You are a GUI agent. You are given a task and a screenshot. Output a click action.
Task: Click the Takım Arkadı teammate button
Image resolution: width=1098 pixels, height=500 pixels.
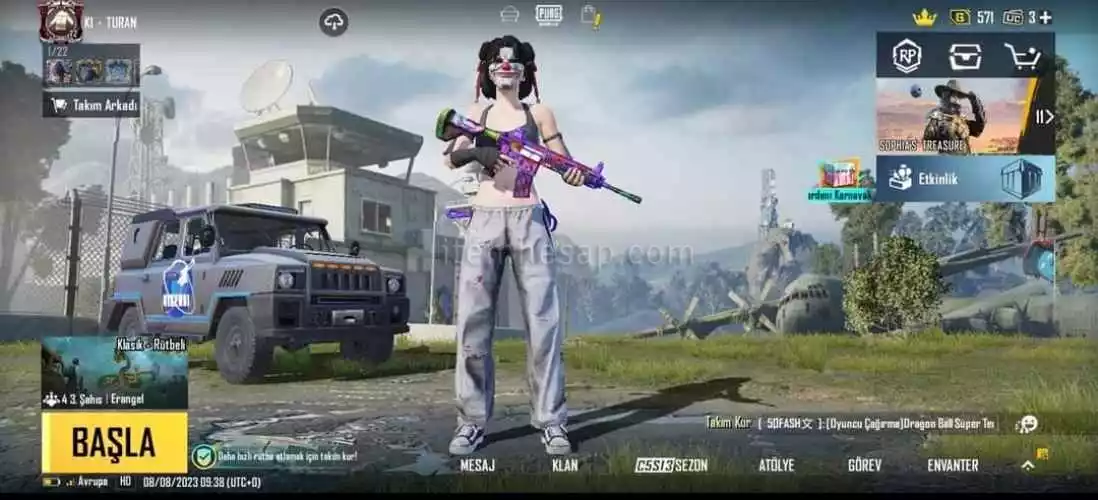point(91,105)
